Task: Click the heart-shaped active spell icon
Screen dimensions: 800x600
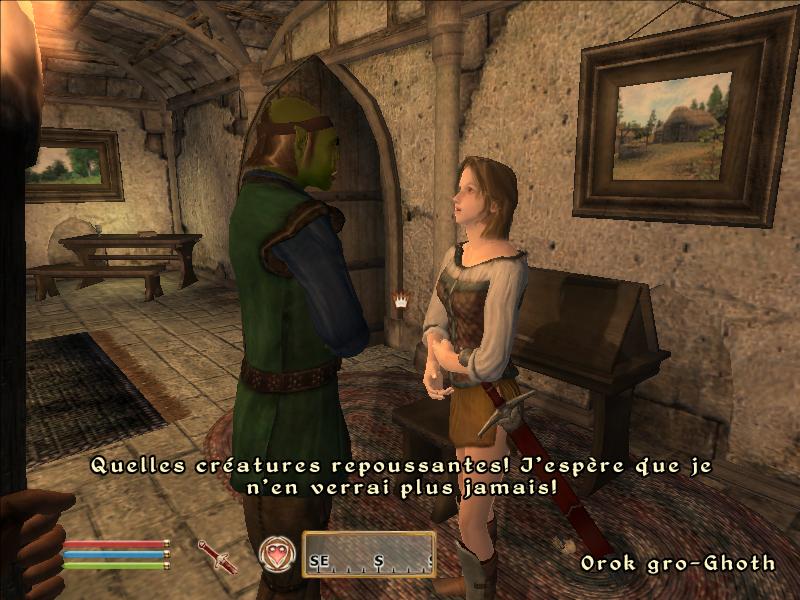Action: [277, 553]
